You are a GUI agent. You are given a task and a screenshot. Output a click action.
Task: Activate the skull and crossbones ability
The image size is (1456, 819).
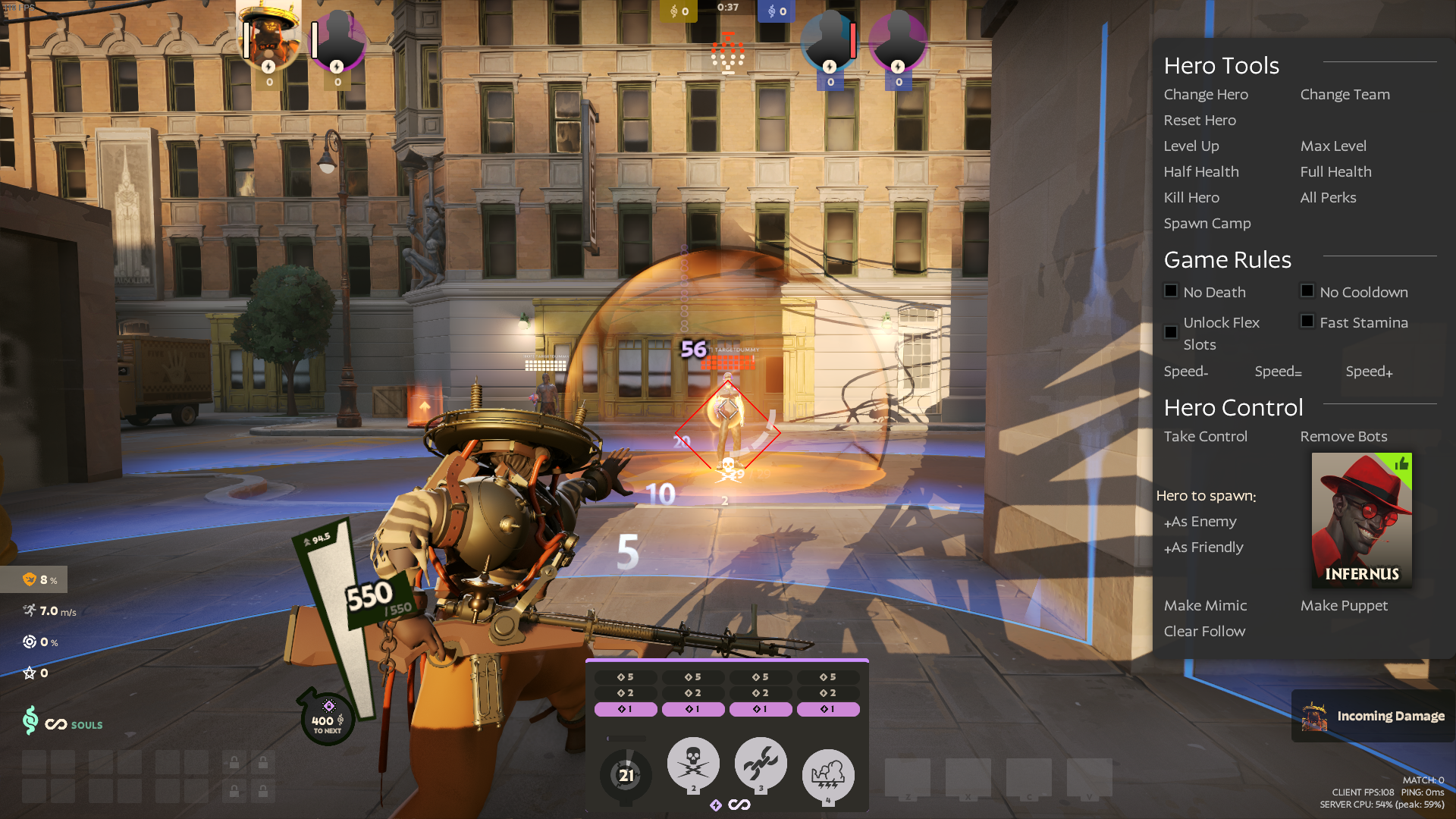[x=693, y=764]
